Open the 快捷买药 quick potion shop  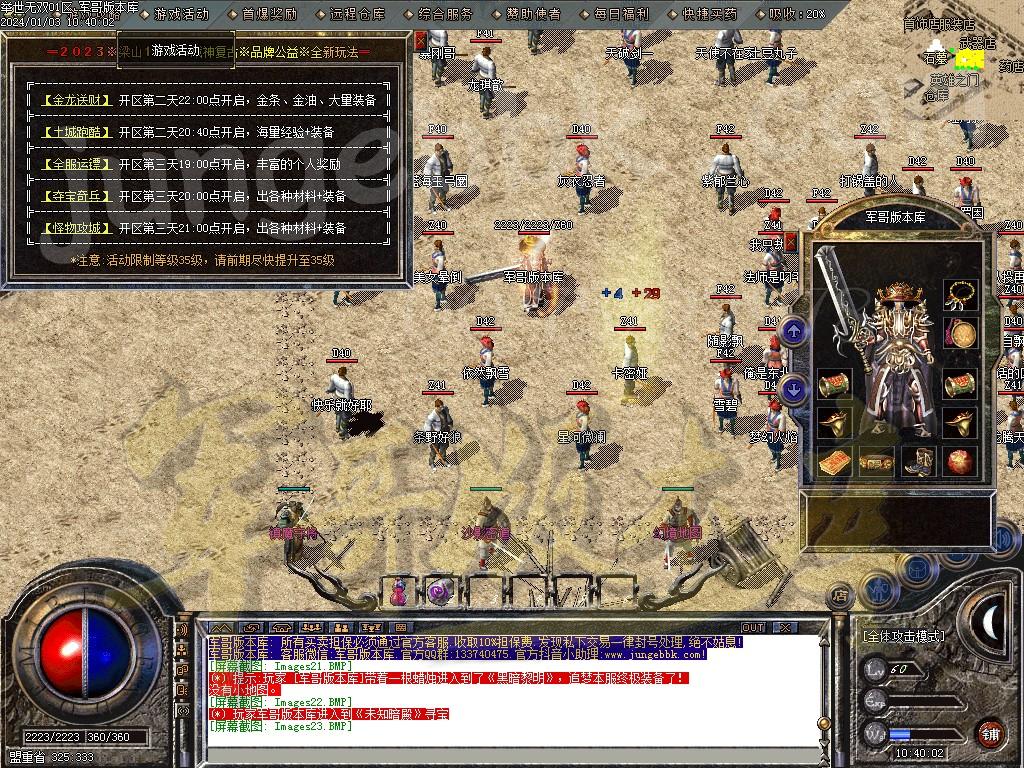(x=709, y=14)
